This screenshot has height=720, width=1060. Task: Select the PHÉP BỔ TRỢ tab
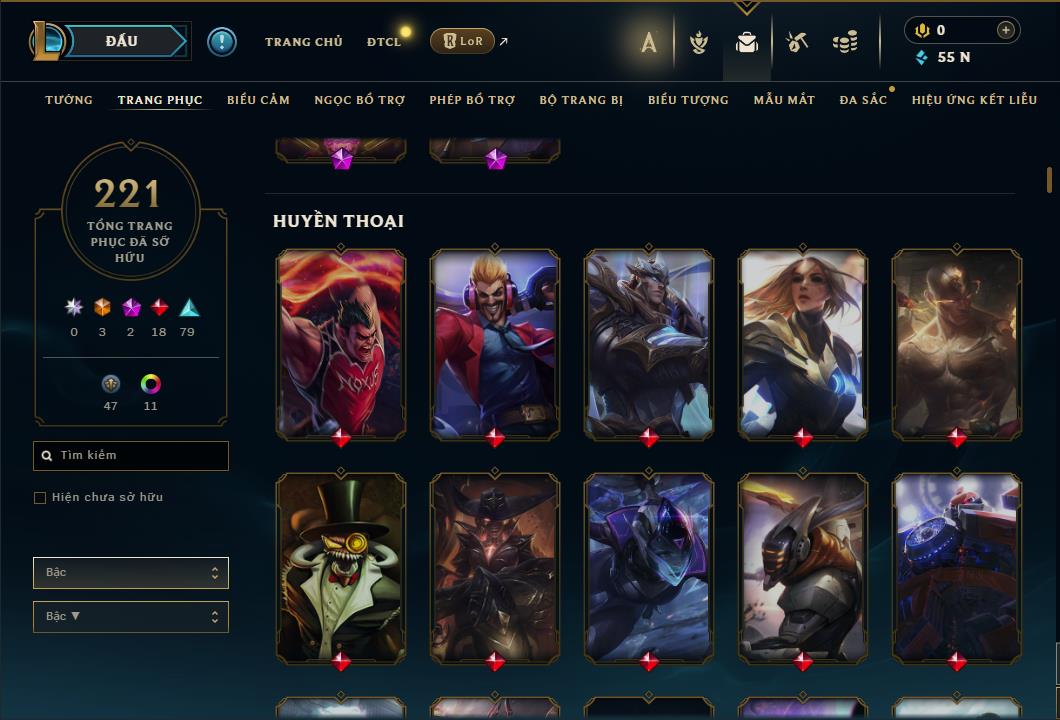coord(472,100)
